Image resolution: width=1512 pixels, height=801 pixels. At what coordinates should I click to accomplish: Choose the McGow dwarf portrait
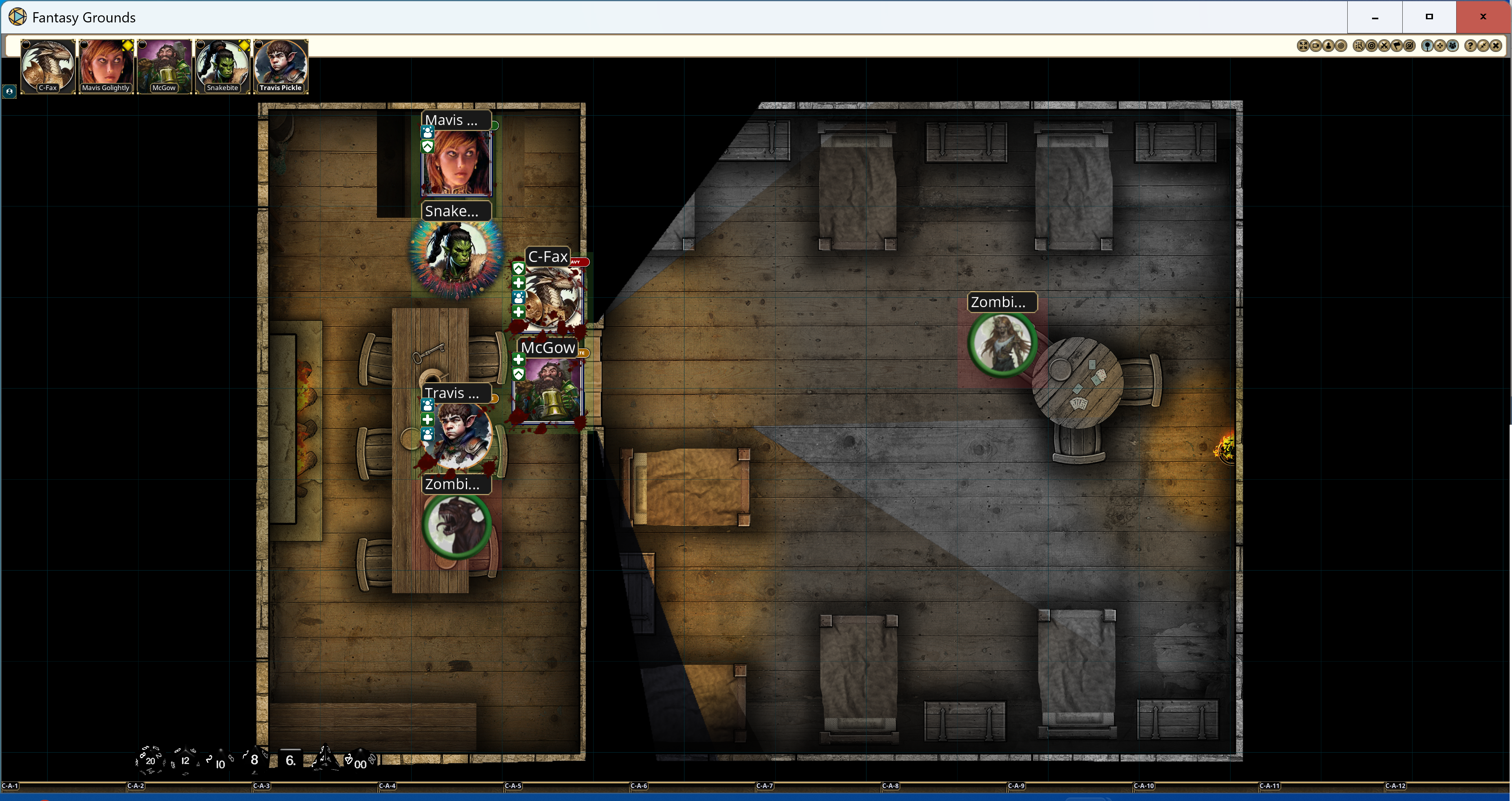pos(164,65)
